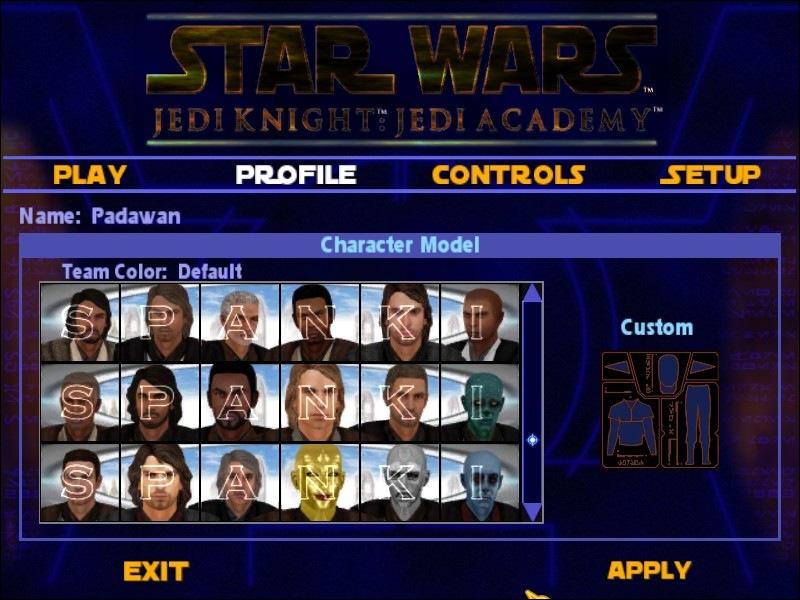The height and width of the screenshot is (600, 800).
Task: Open the Custom character outfit panel
Action: pyautogui.click(x=659, y=410)
